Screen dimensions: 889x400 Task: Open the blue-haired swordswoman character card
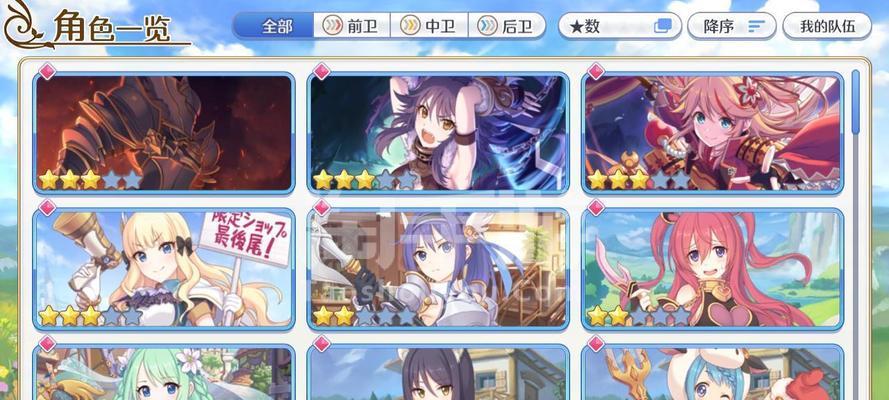tap(438, 268)
